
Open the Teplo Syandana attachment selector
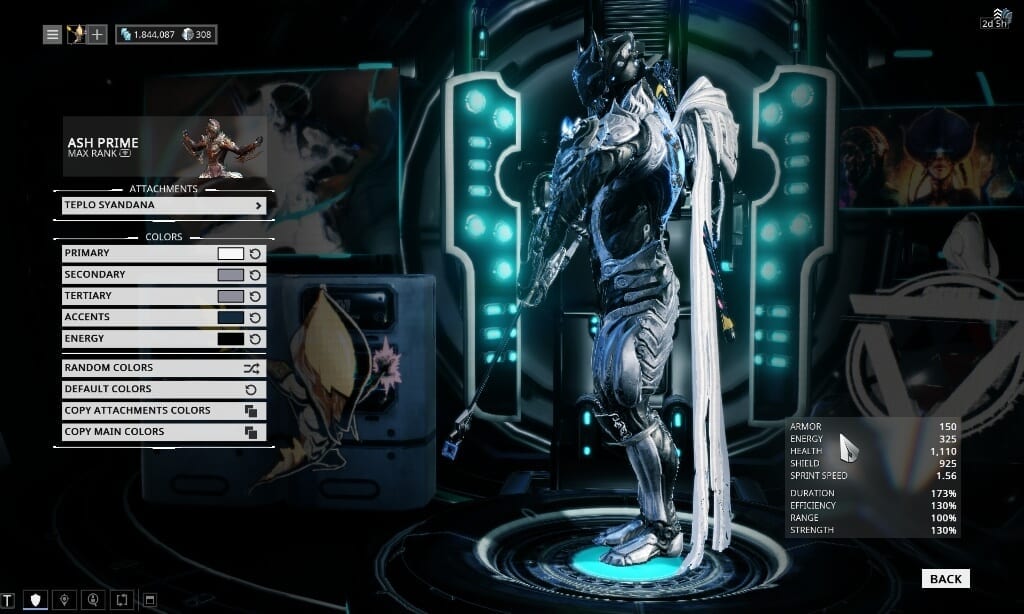point(164,205)
